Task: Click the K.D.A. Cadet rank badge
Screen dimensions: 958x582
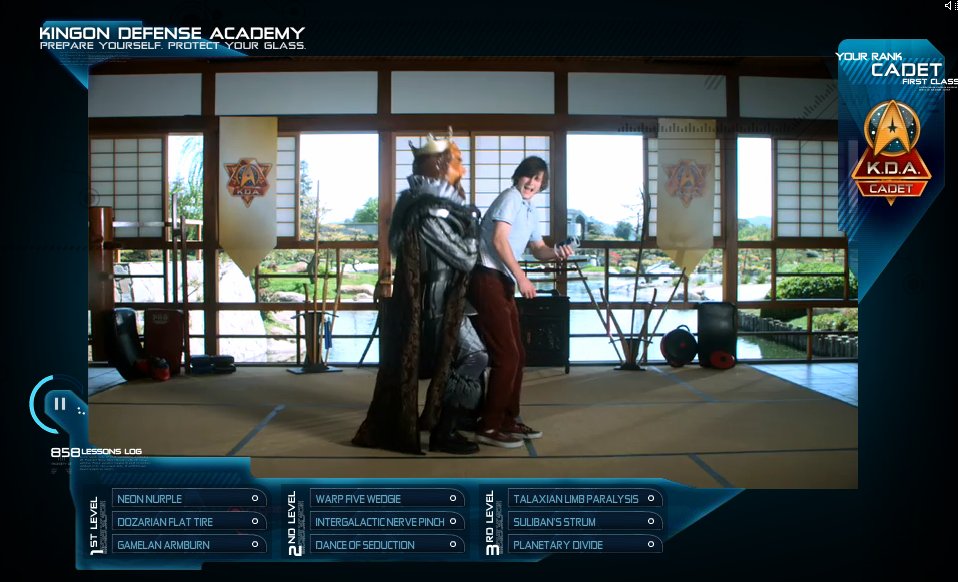Action: [890, 152]
